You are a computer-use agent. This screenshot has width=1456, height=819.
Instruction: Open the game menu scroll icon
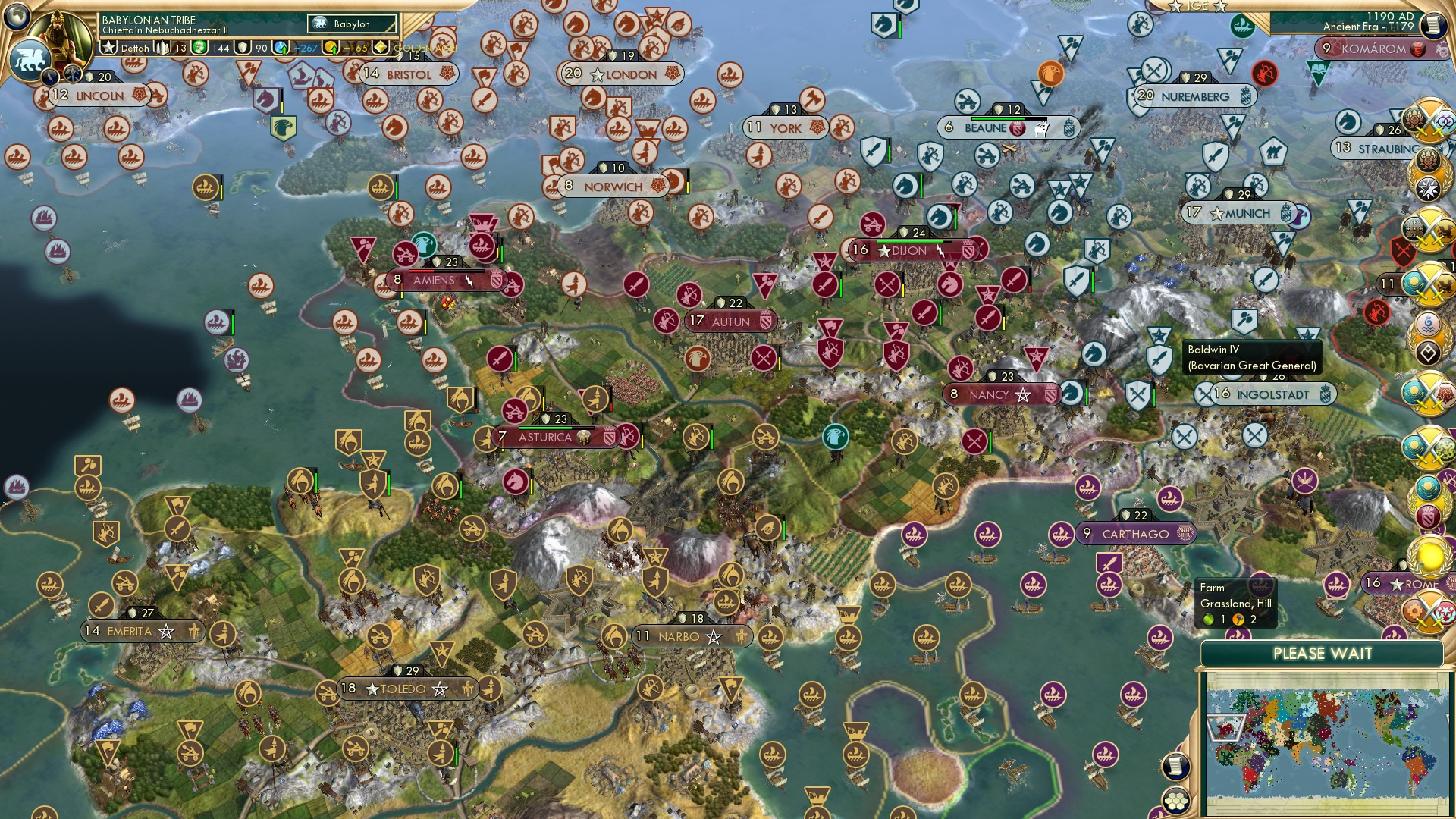pos(1432,24)
